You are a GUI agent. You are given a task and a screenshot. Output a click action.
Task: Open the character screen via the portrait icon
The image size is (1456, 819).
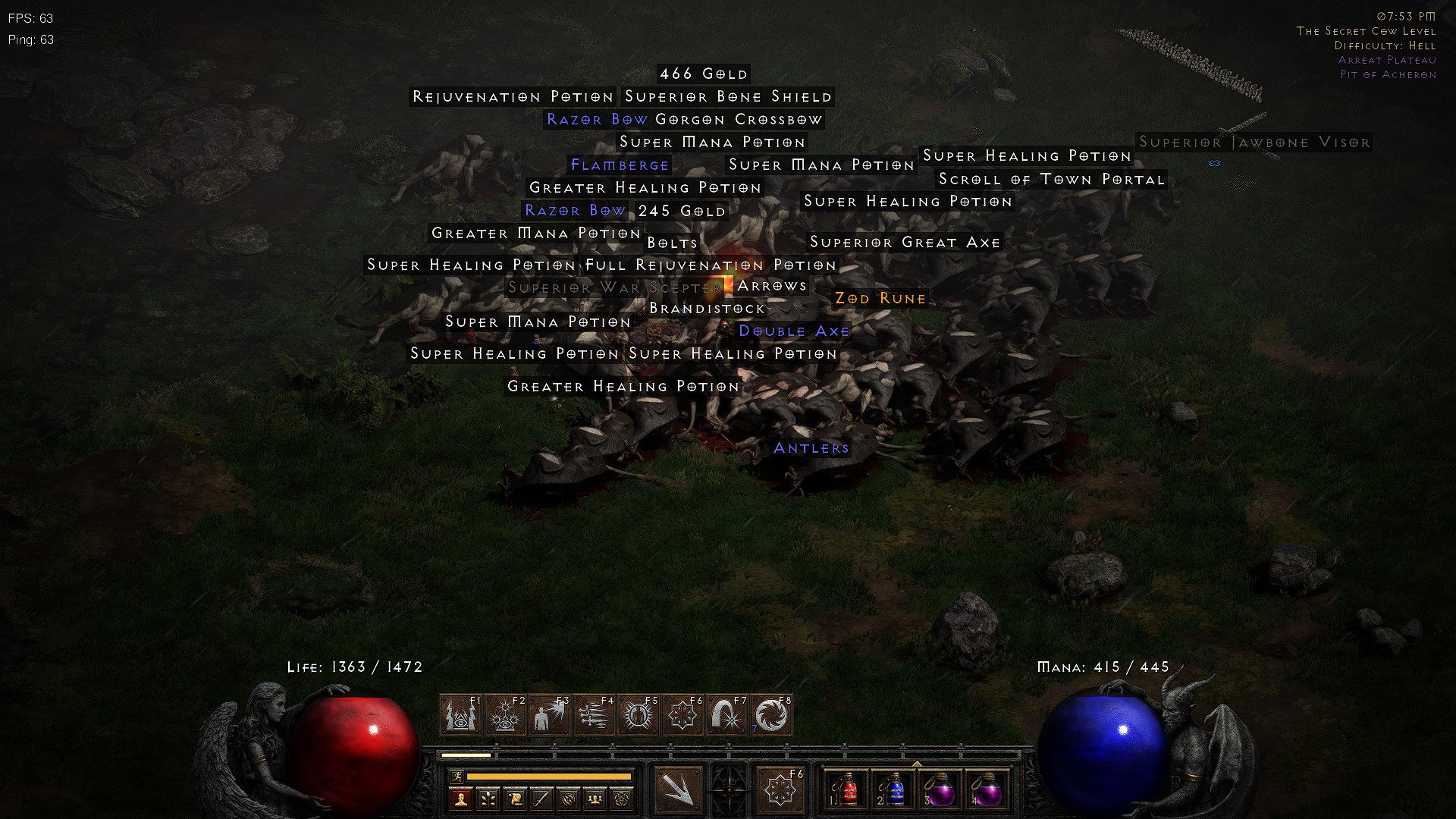pos(460,798)
